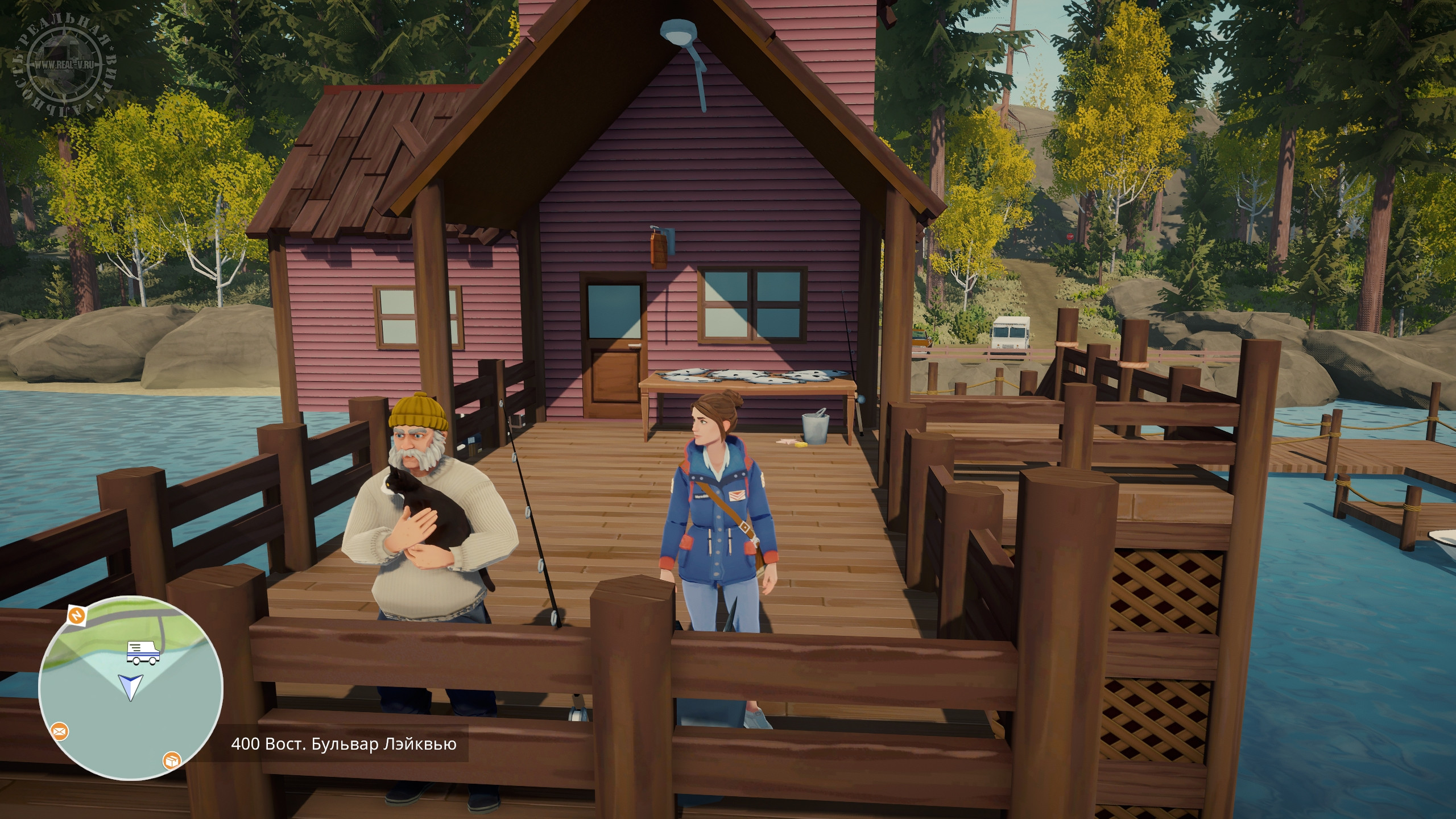Select the orange envelope delivery marker
1456x819 pixels.
[59, 731]
